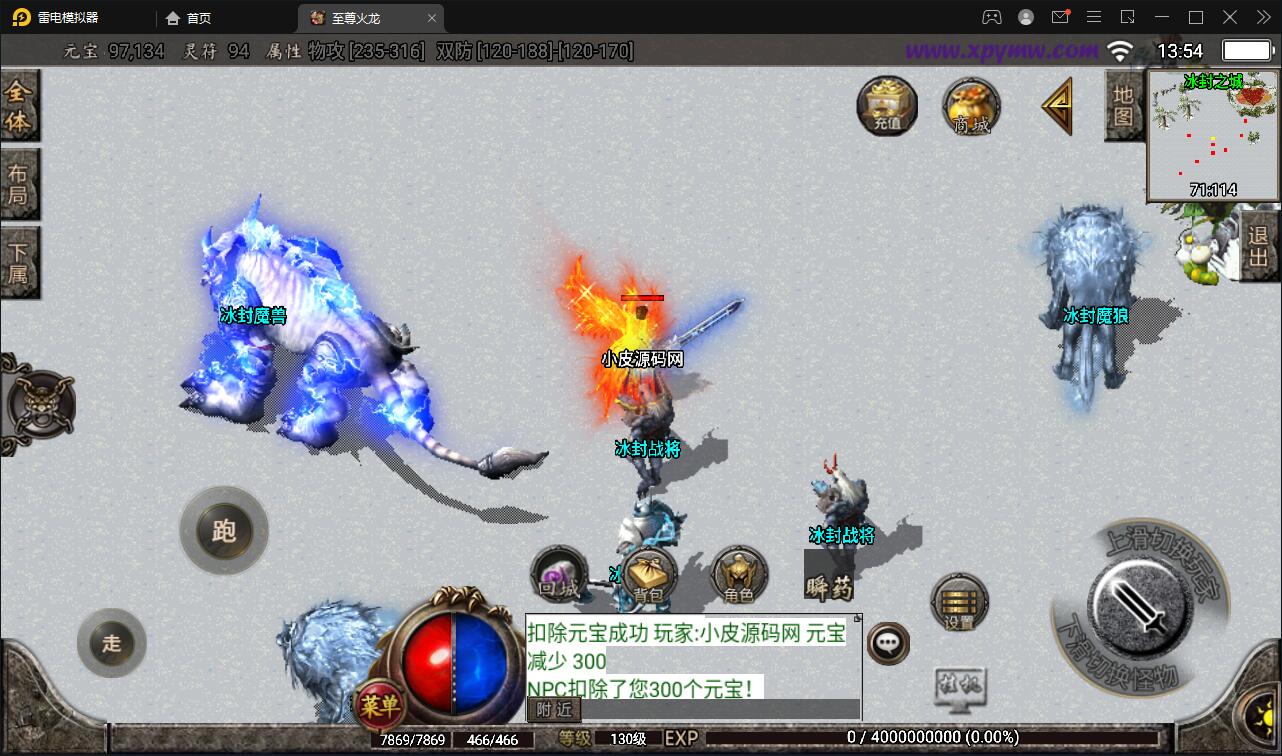Open the 充值 recharge chest icon
This screenshot has height=756, width=1282.
[887, 105]
